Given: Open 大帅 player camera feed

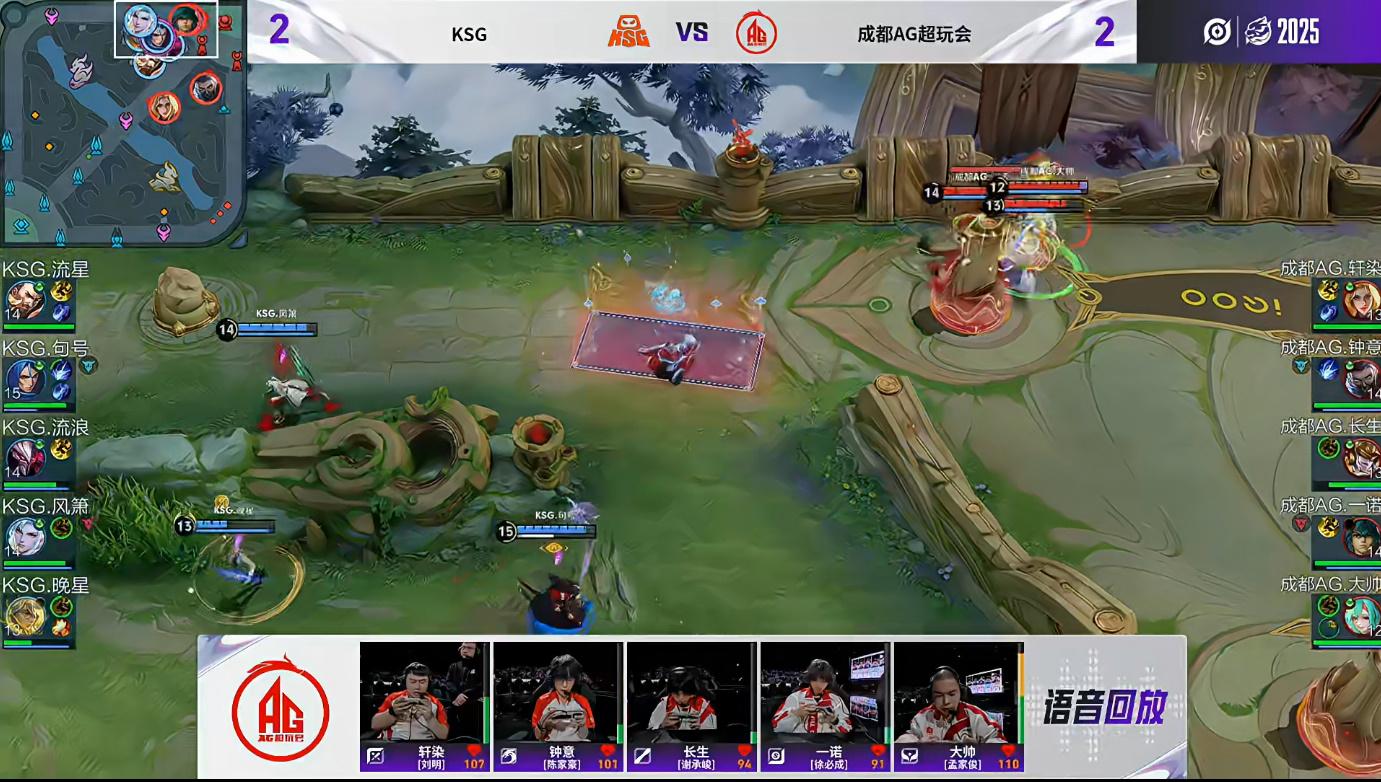Looking at the screenshot, I should click(x=958, y=692).
